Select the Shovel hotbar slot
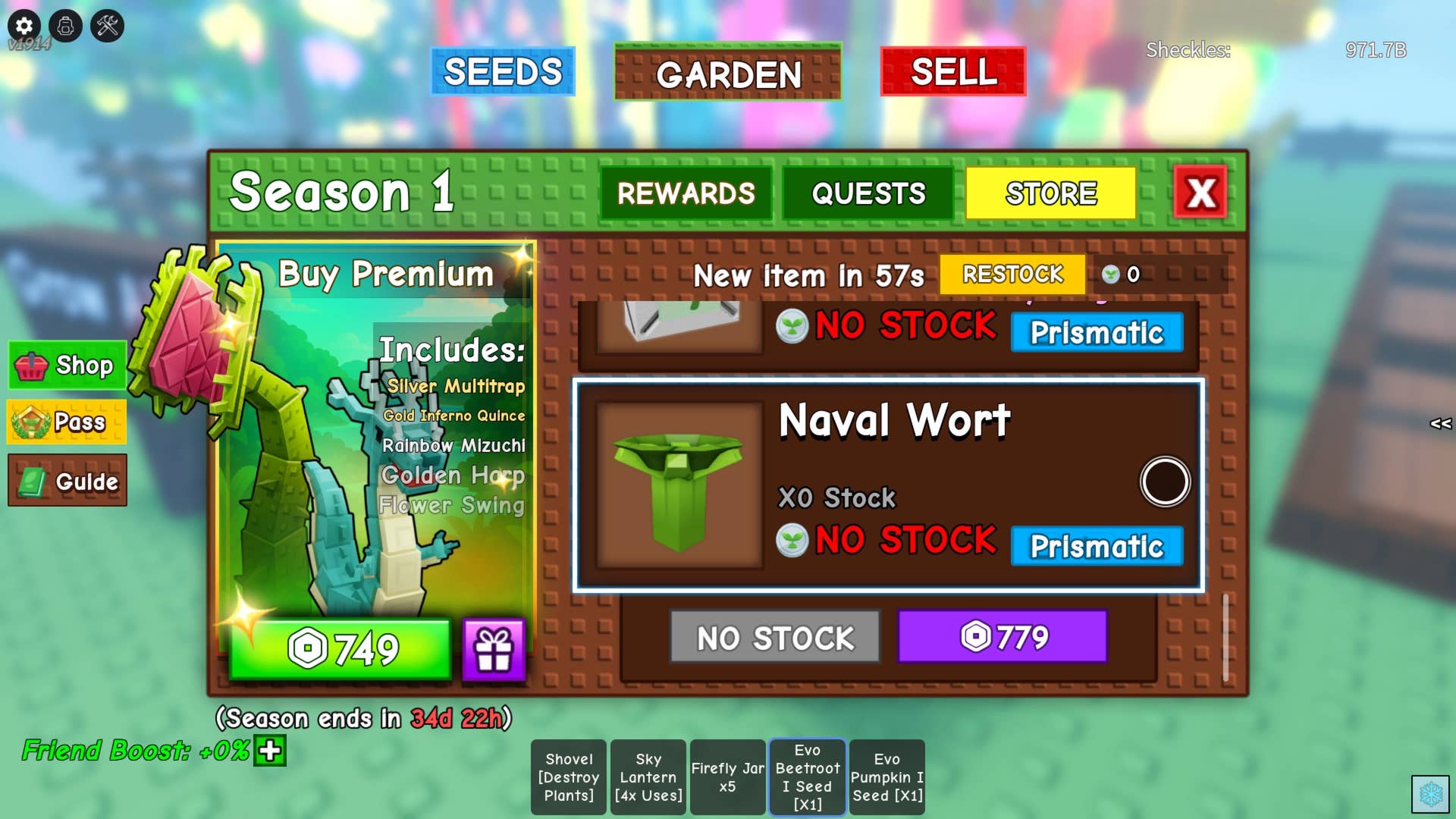The width and height of the screenshot is (1456, 819). click(569, 777)
